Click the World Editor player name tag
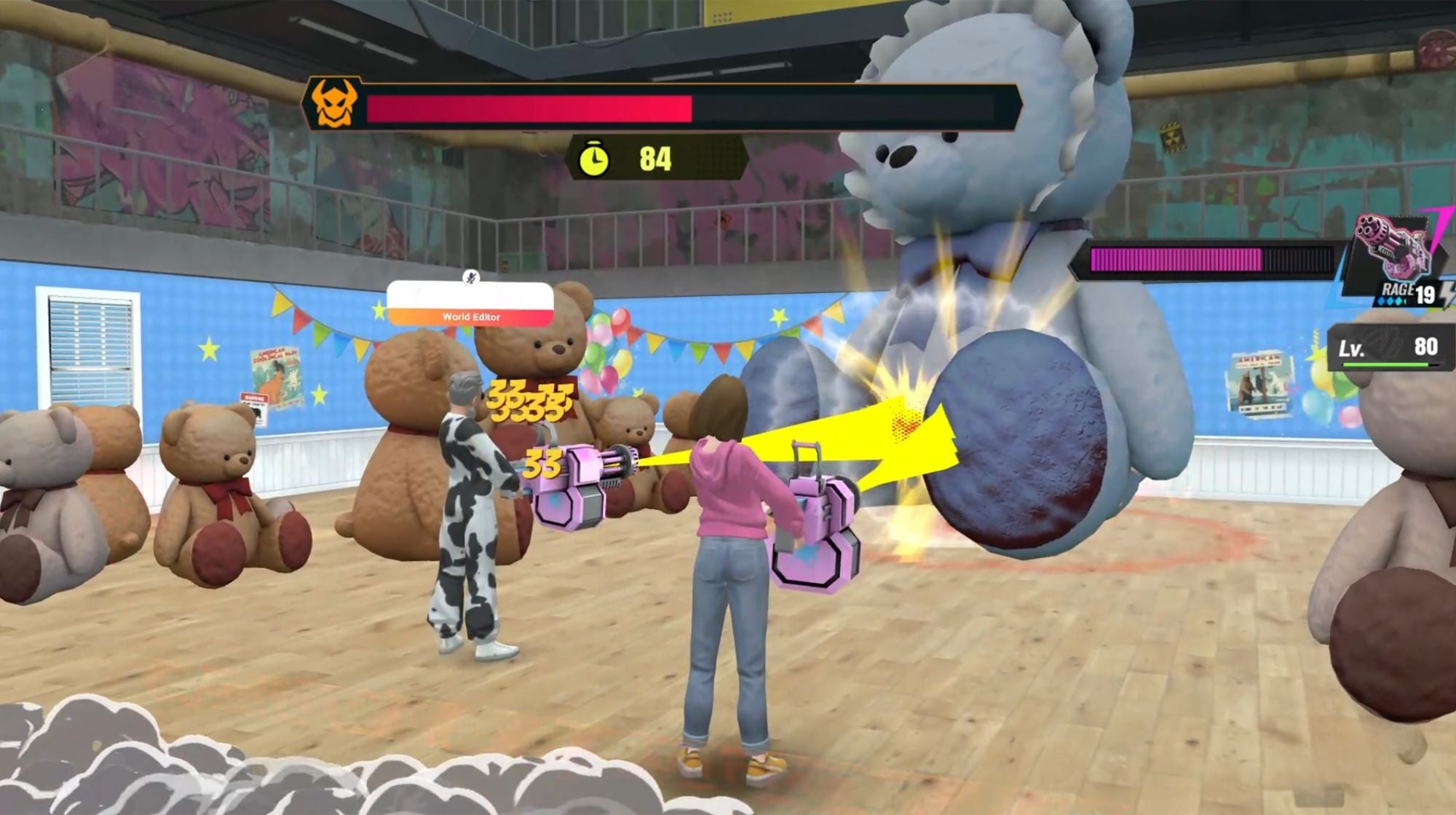This screenshot has width=1456, height=815. 470,304
